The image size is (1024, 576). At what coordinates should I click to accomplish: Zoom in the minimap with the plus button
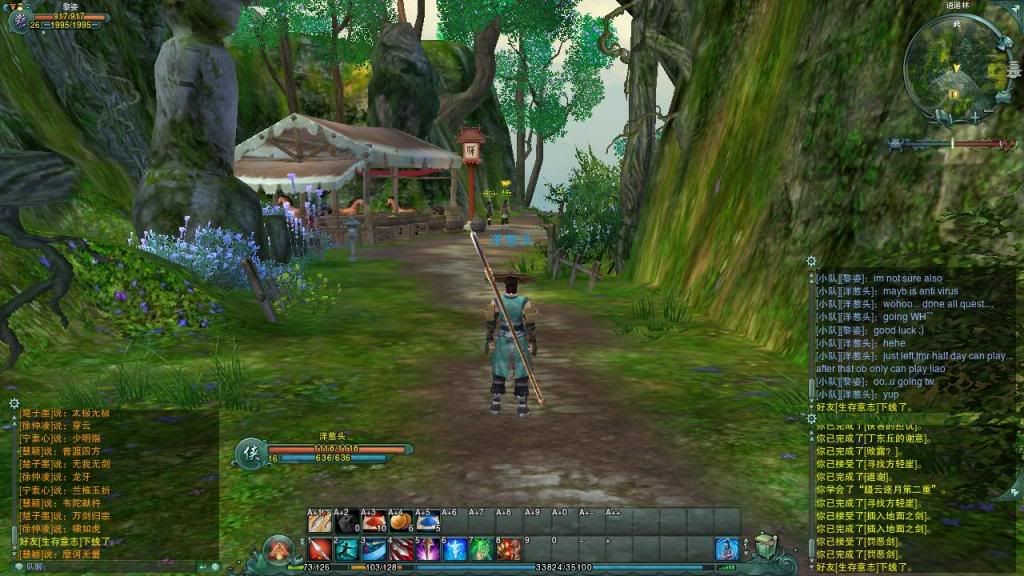coord(975,117)
